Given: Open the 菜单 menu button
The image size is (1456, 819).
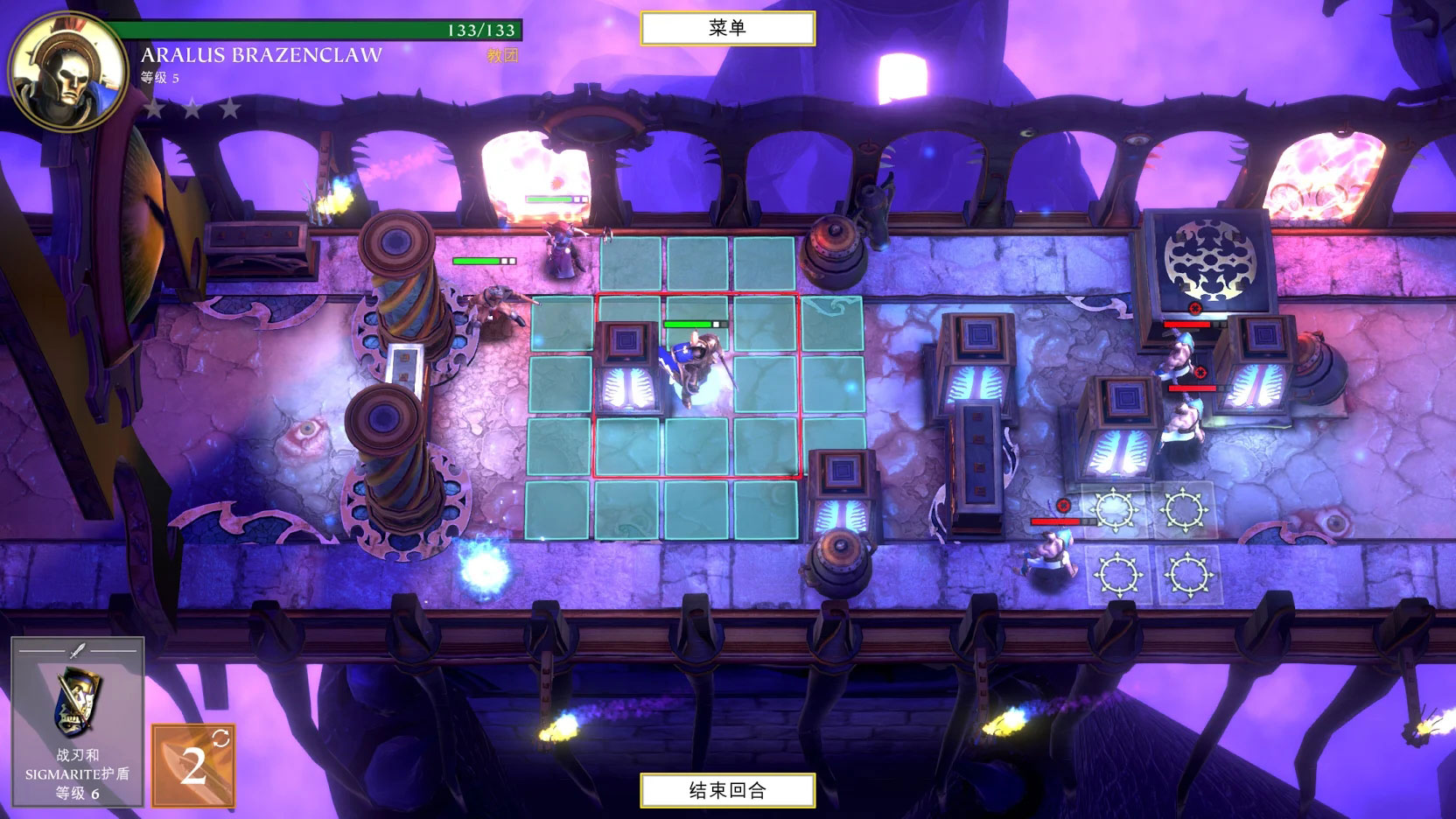Looking at the screenshot, I should click(727, 28).
